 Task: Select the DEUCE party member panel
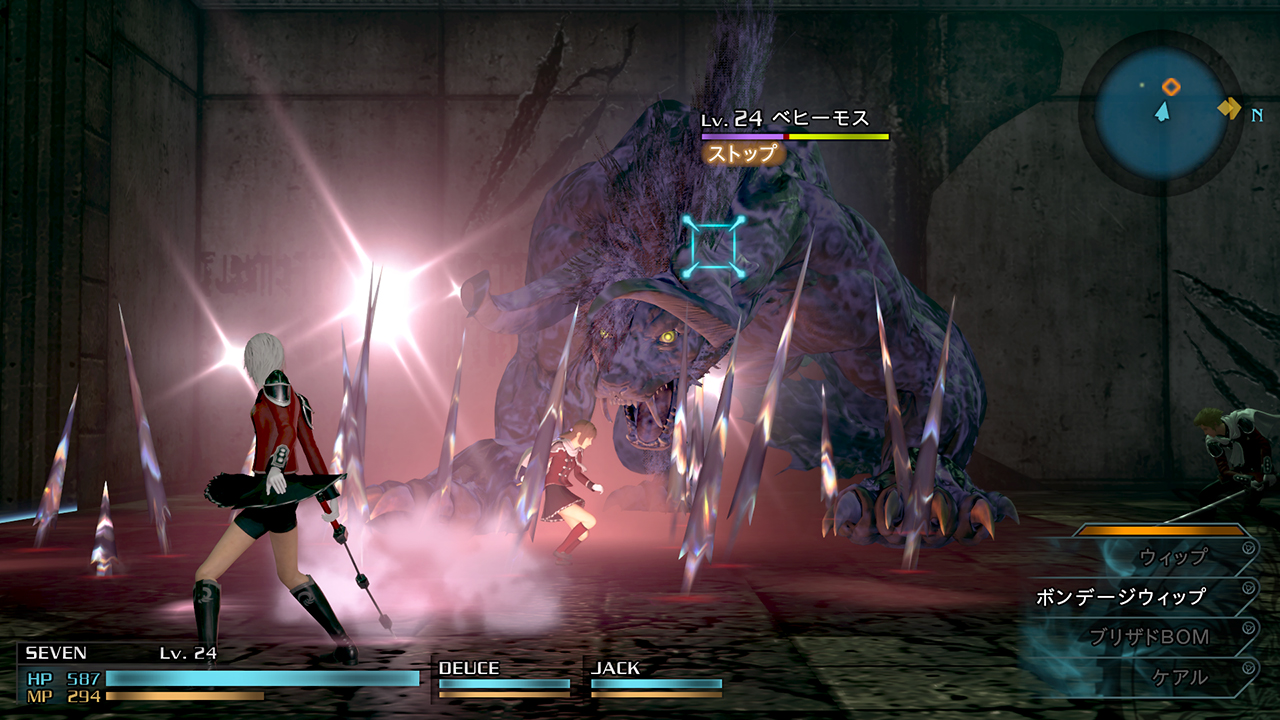tap(504, 678)
